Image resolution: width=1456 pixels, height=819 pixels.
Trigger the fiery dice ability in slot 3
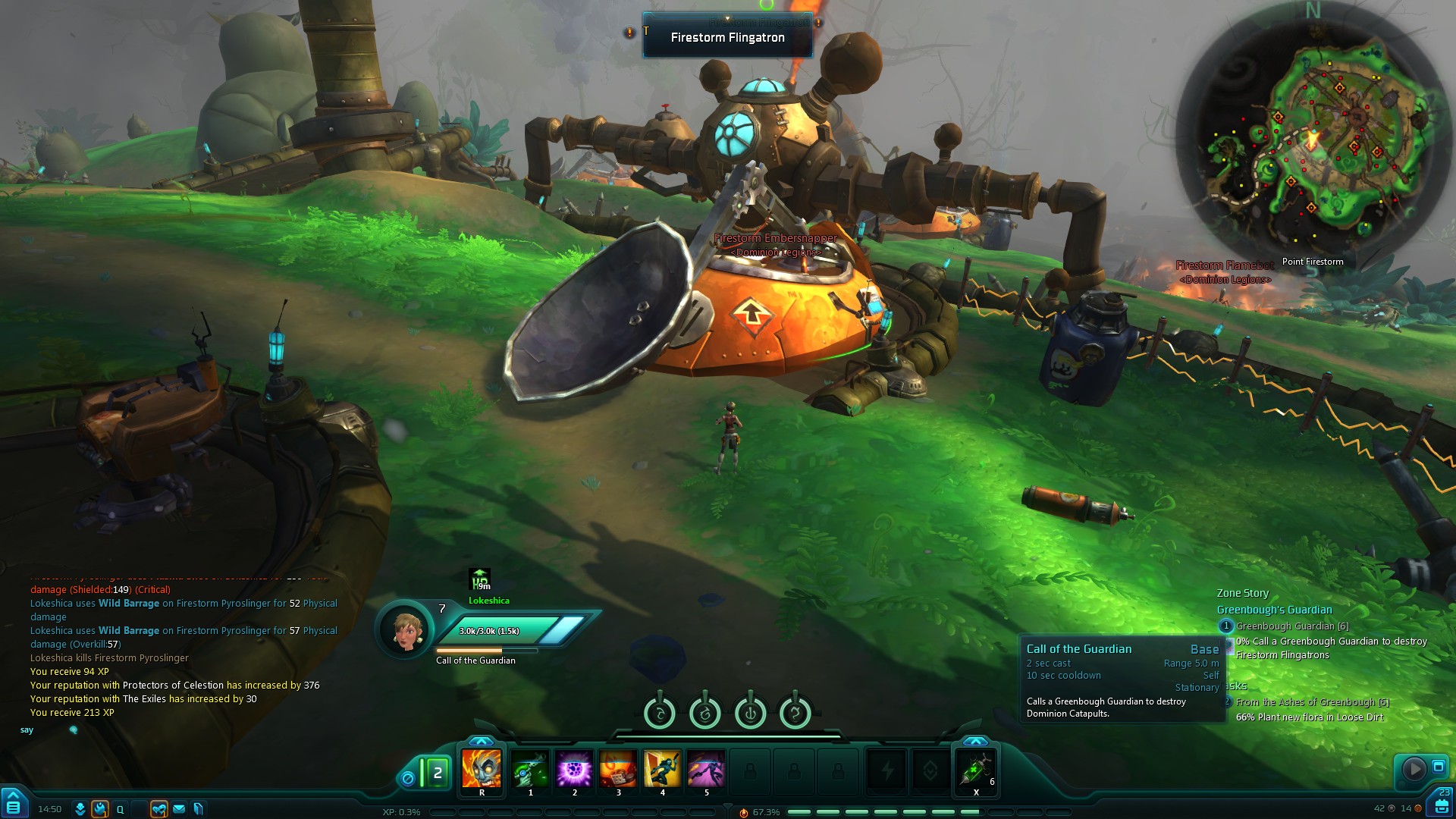618,769
